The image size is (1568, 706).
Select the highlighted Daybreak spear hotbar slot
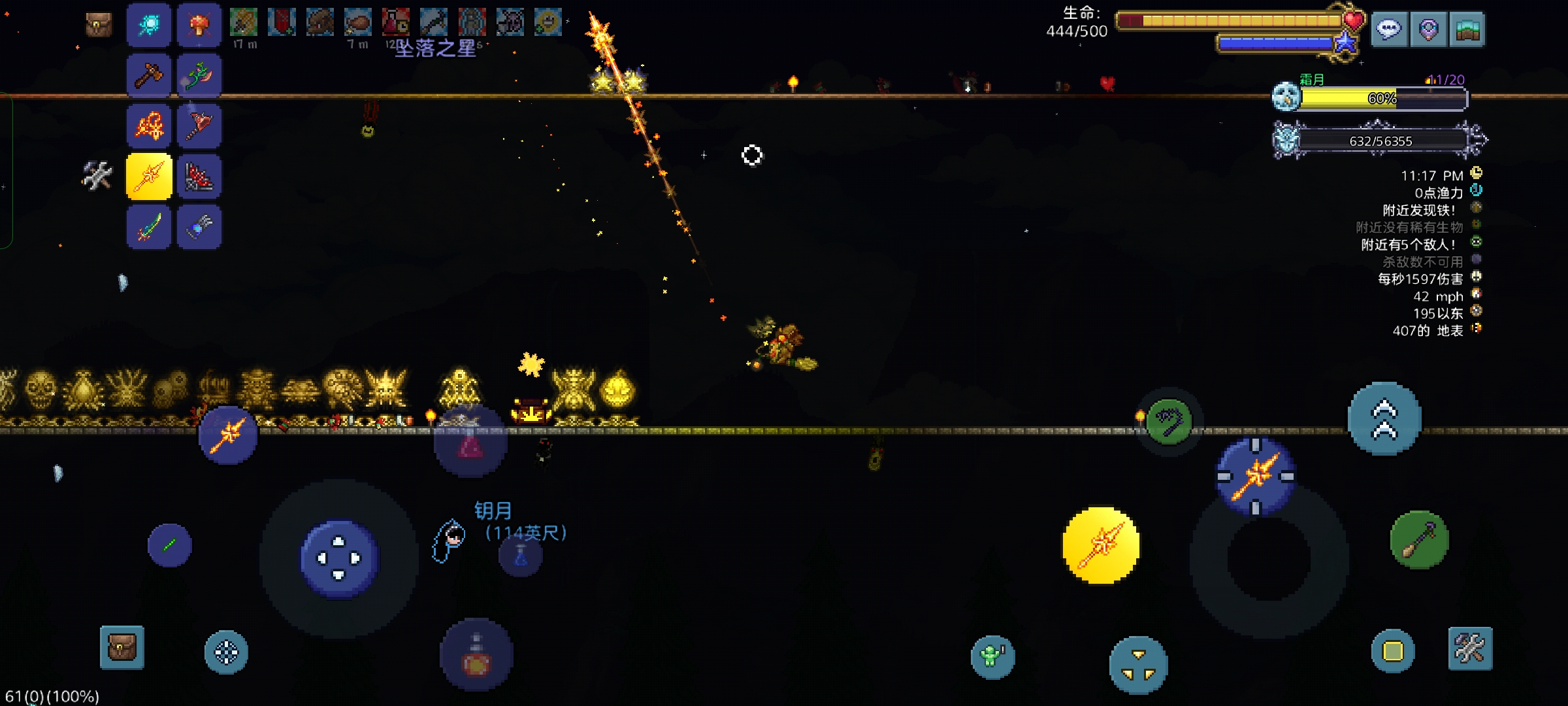(x=149, y=176)
